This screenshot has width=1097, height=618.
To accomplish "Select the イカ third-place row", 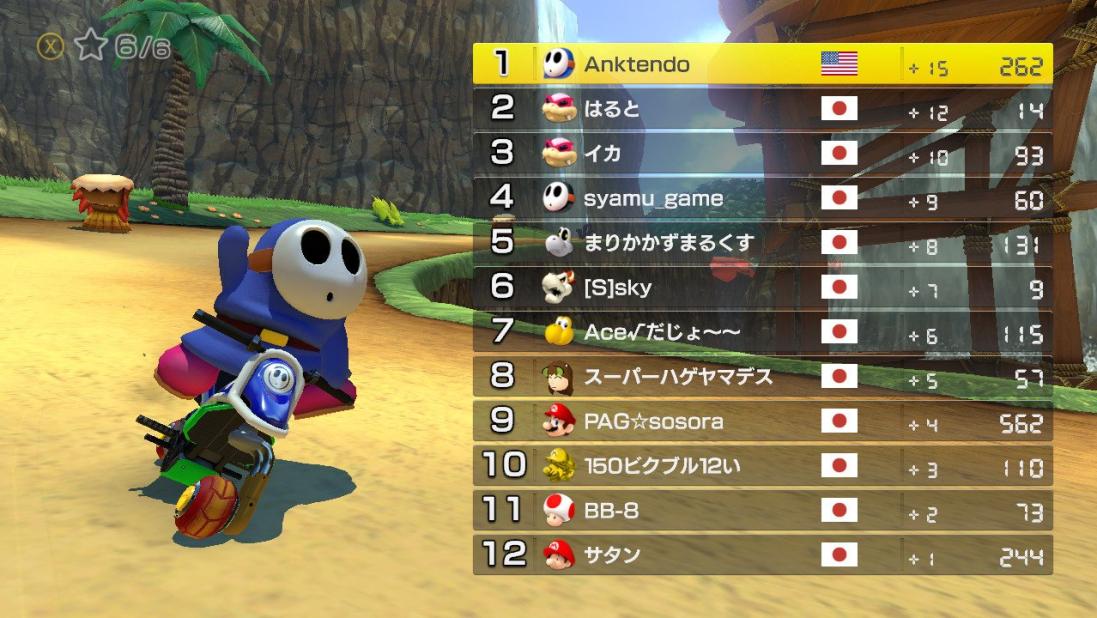I will (762, 153).
